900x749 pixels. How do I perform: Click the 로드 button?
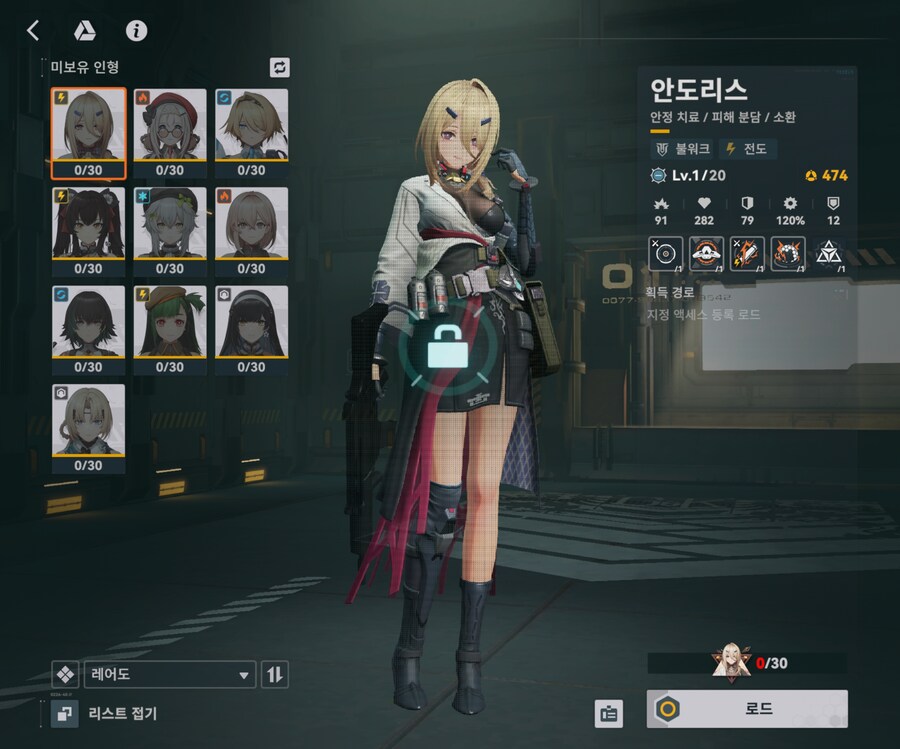click(747, 709)
